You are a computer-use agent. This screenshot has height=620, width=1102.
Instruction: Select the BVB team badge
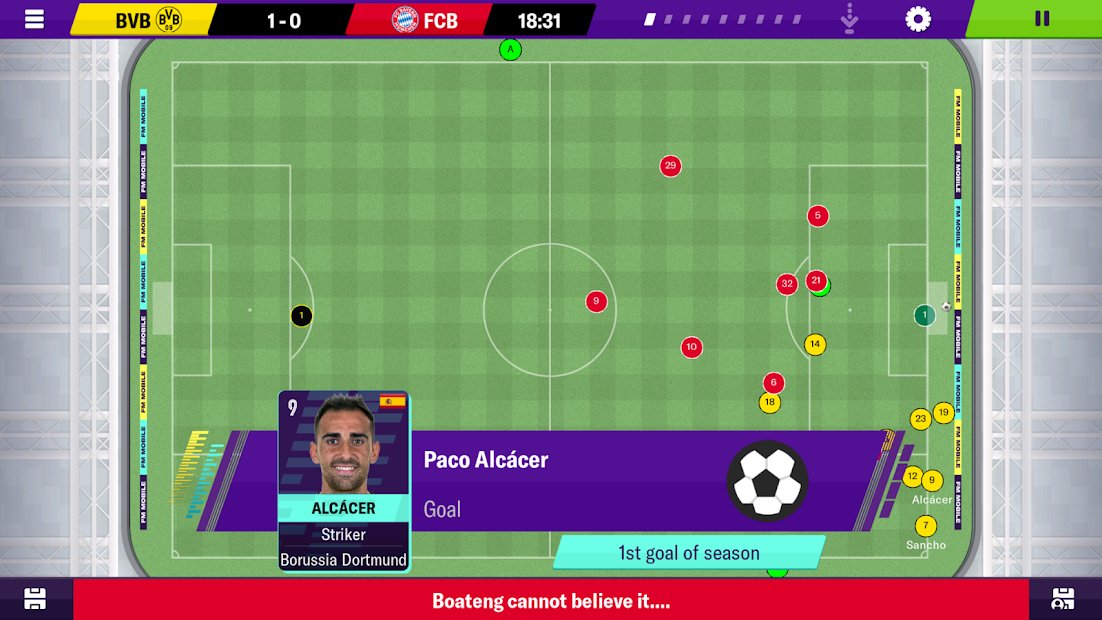[x=170, y=20]
